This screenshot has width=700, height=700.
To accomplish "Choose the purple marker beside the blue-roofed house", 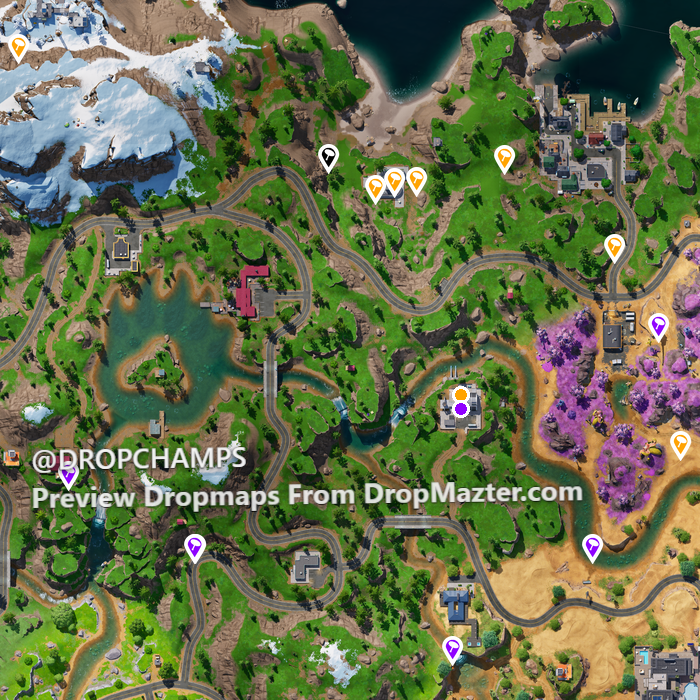I will point(453,648).
